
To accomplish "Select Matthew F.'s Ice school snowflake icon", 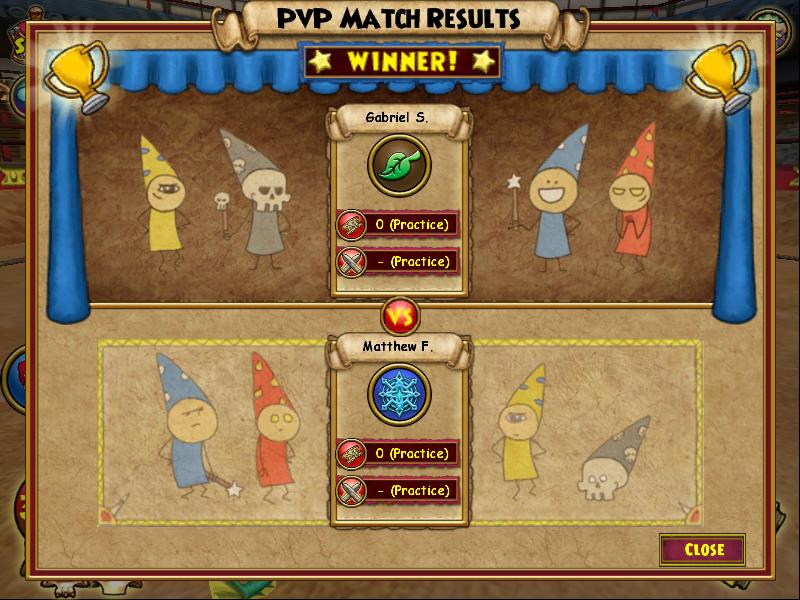I will (399, 394).
